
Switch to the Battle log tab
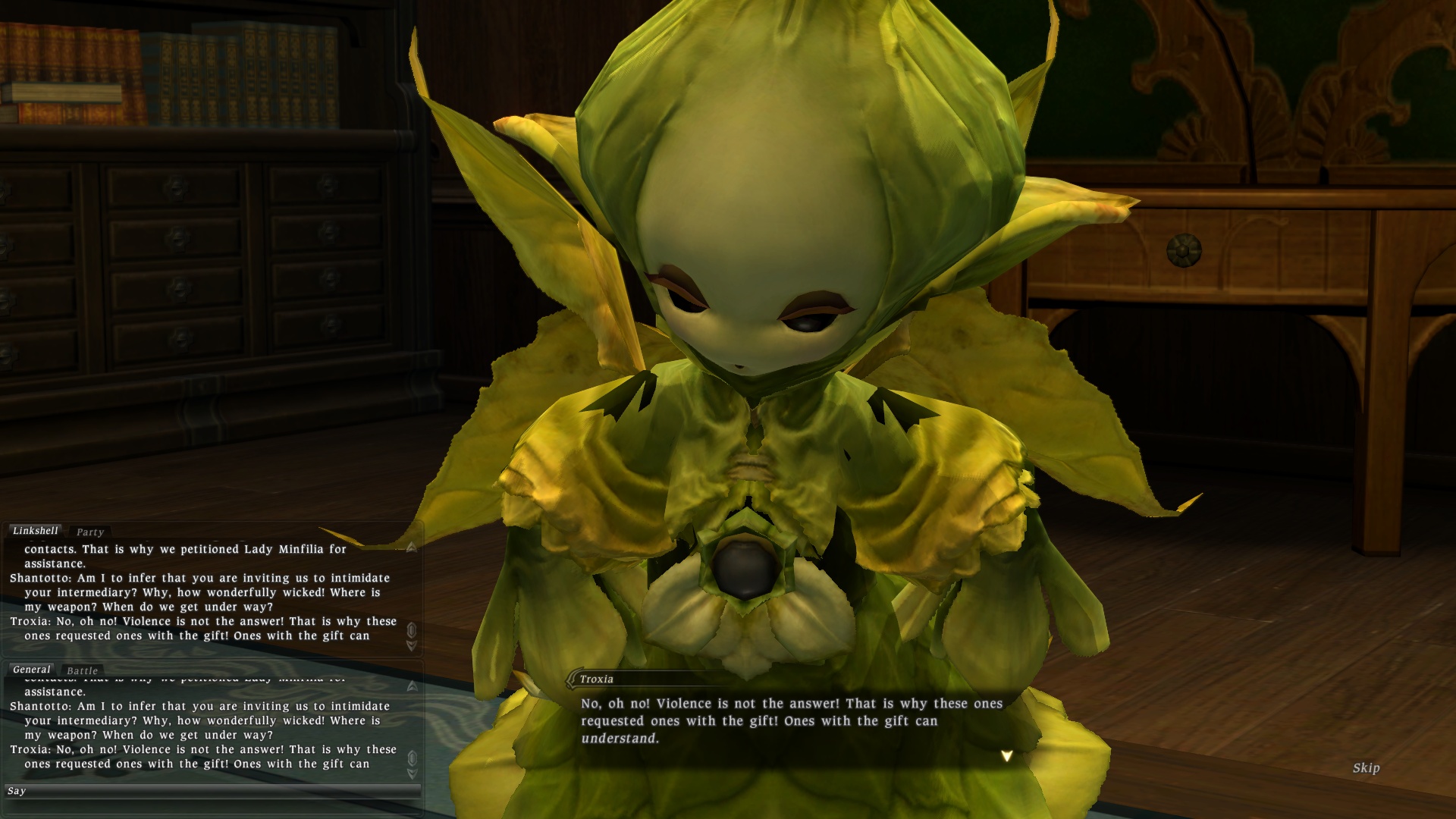[x=83, y=671]
